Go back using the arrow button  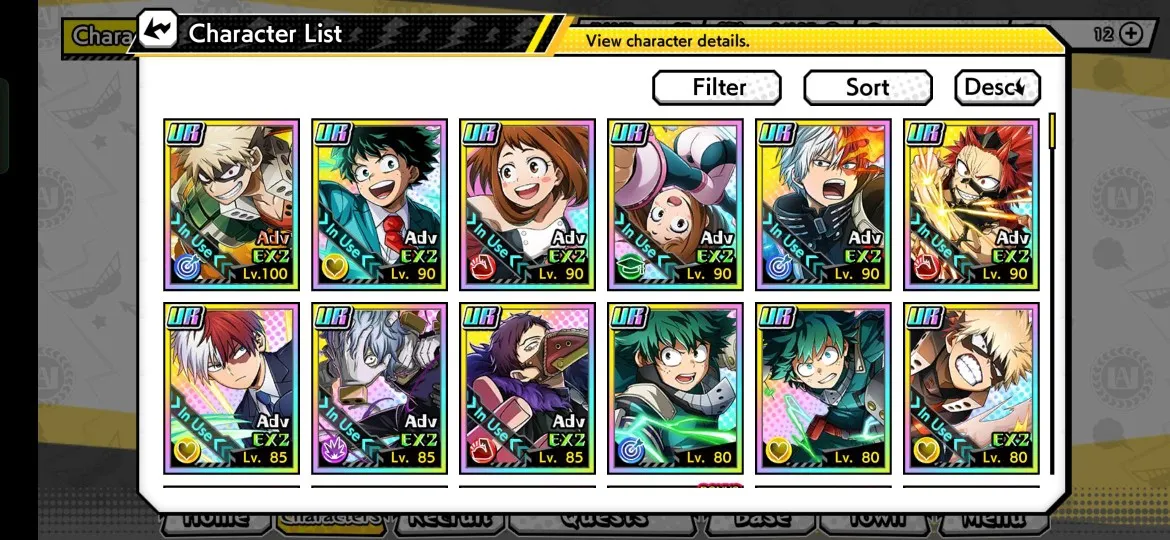pos(158,32)
